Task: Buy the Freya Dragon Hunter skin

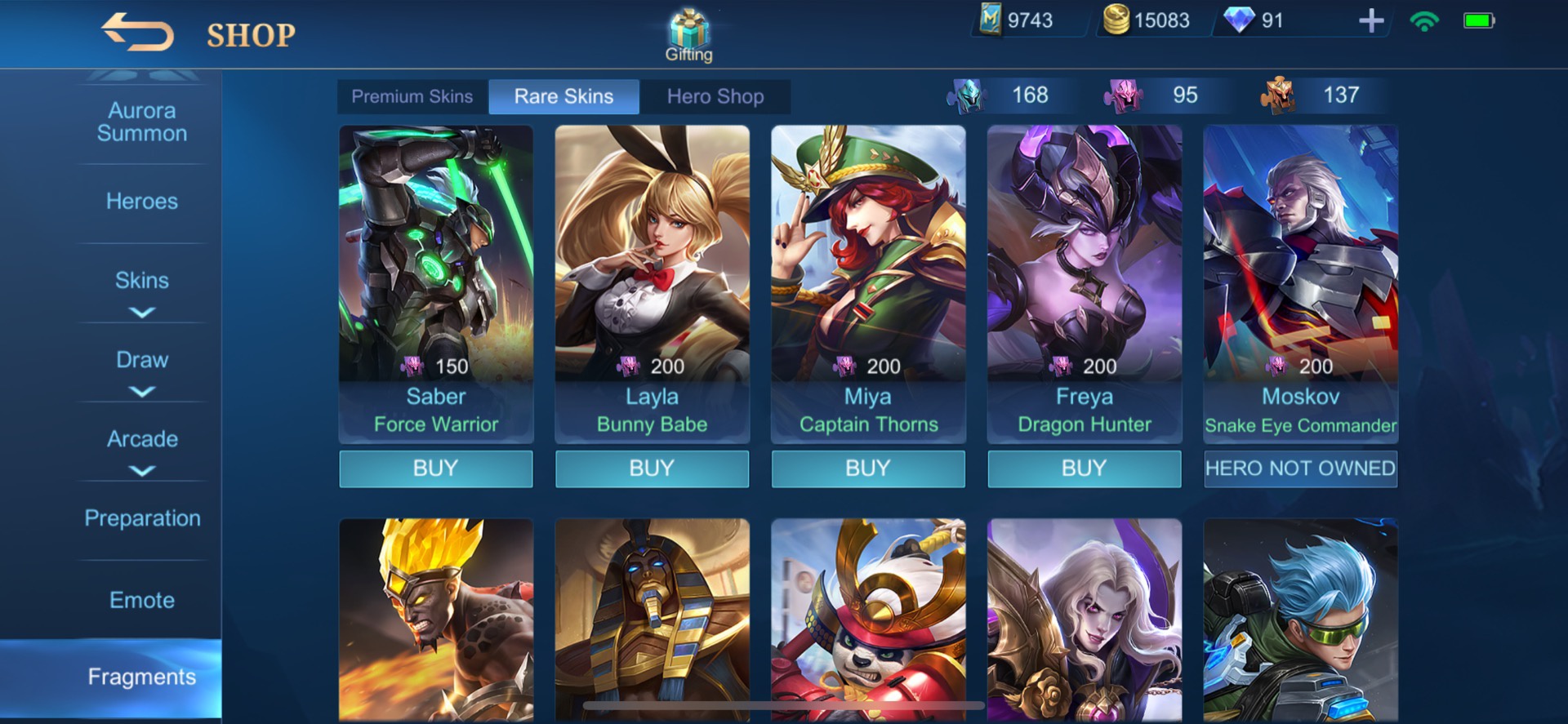Action: tap(1084, 469)
